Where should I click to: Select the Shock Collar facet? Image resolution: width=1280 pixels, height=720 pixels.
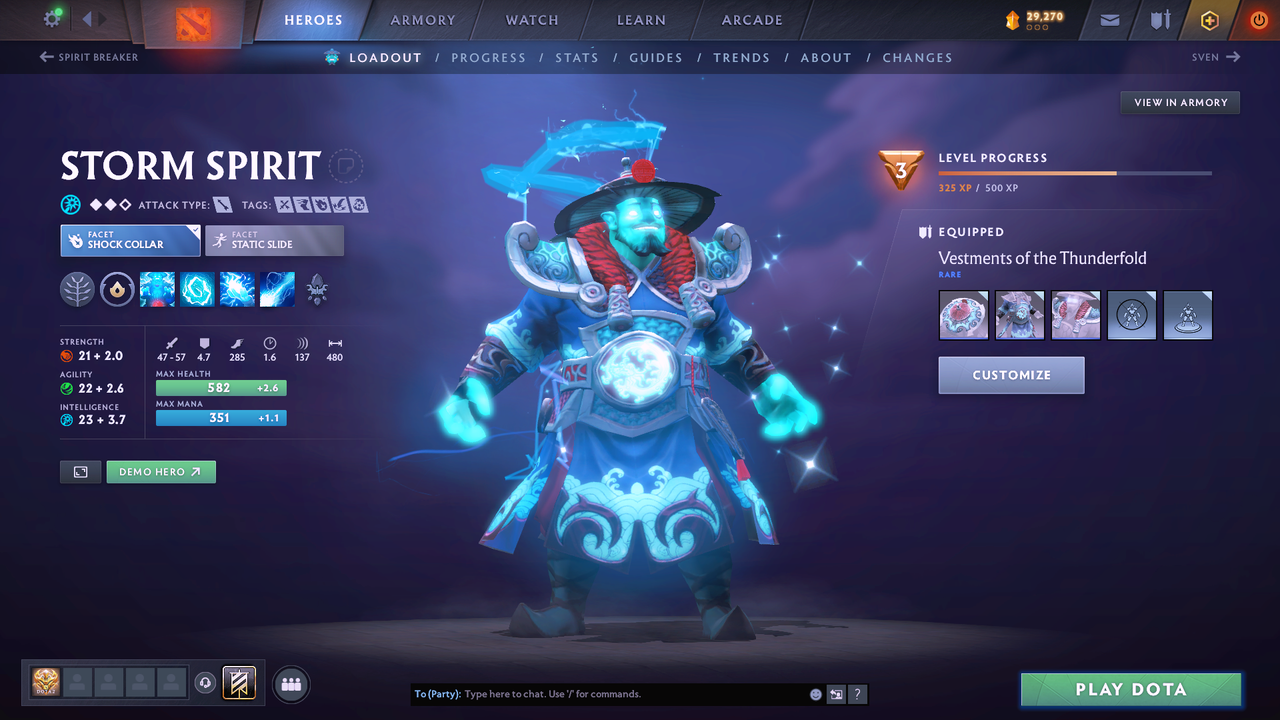tap(130, 240)
